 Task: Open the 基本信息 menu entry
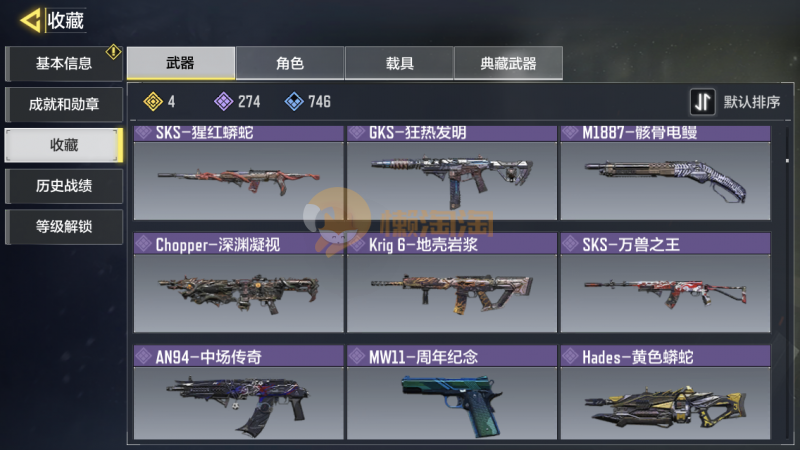[x=64, y=64]
